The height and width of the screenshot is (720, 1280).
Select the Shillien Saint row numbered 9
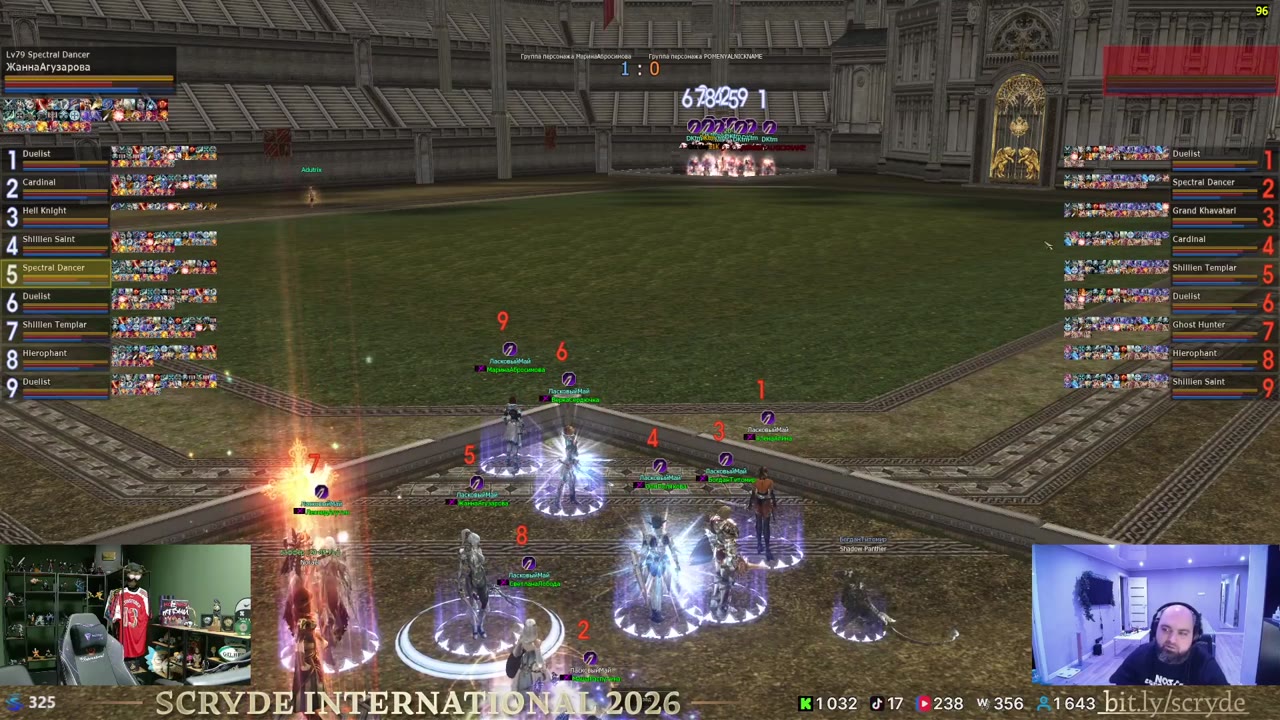[x=1214, y=383]
